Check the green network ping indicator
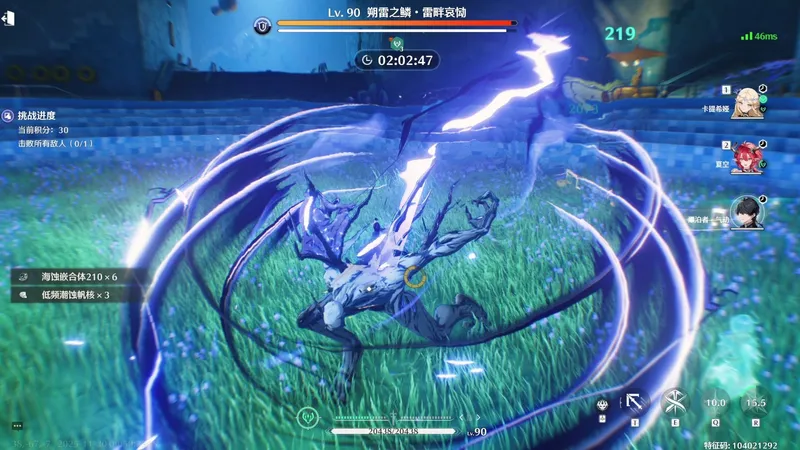The height and width of the screenshot is (450, 800). (x=760, y=36)
